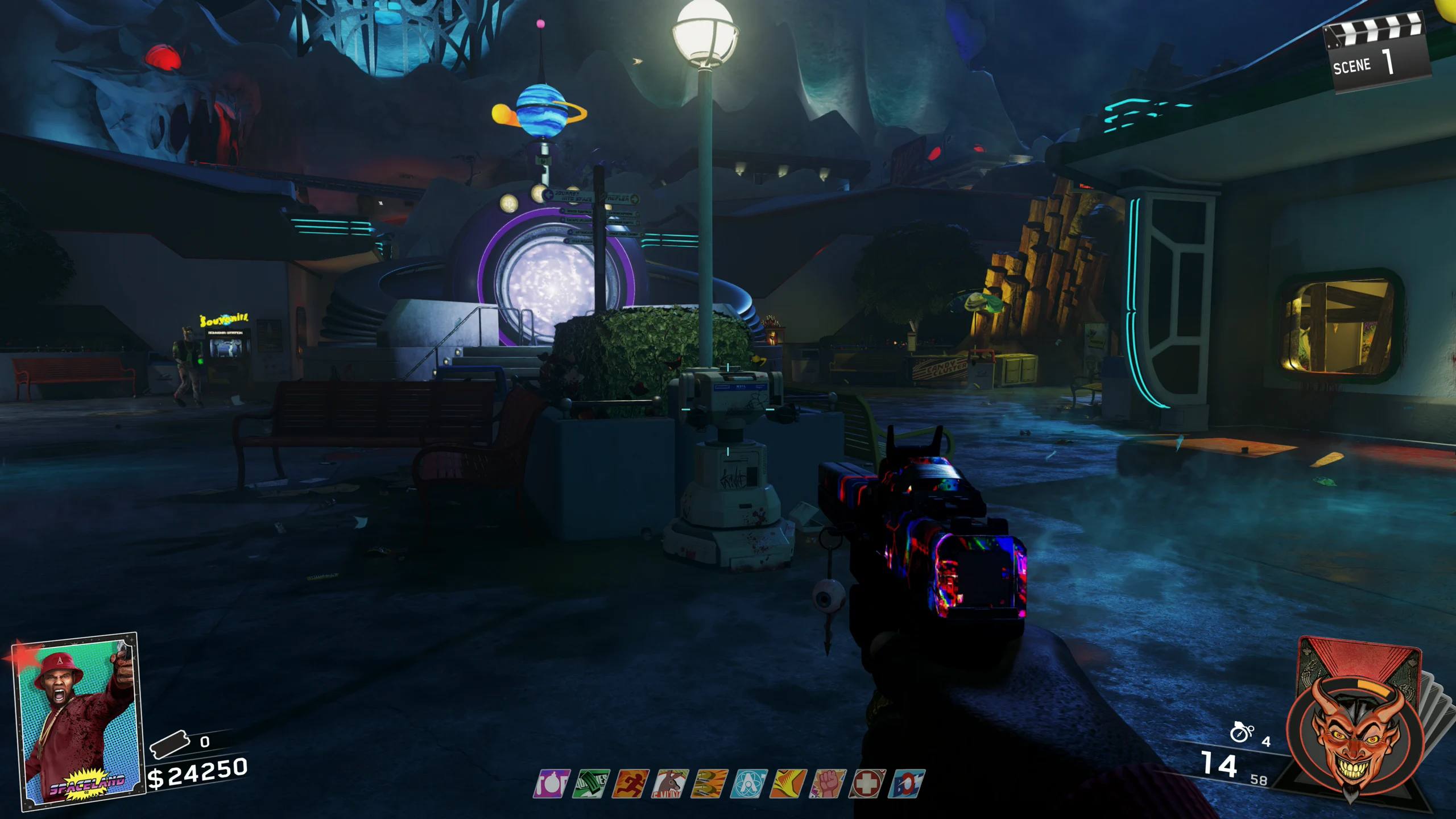1456x819 pixels.
Task: Select the Mule Munchies donkey perk icon
Action: (671, 784)
